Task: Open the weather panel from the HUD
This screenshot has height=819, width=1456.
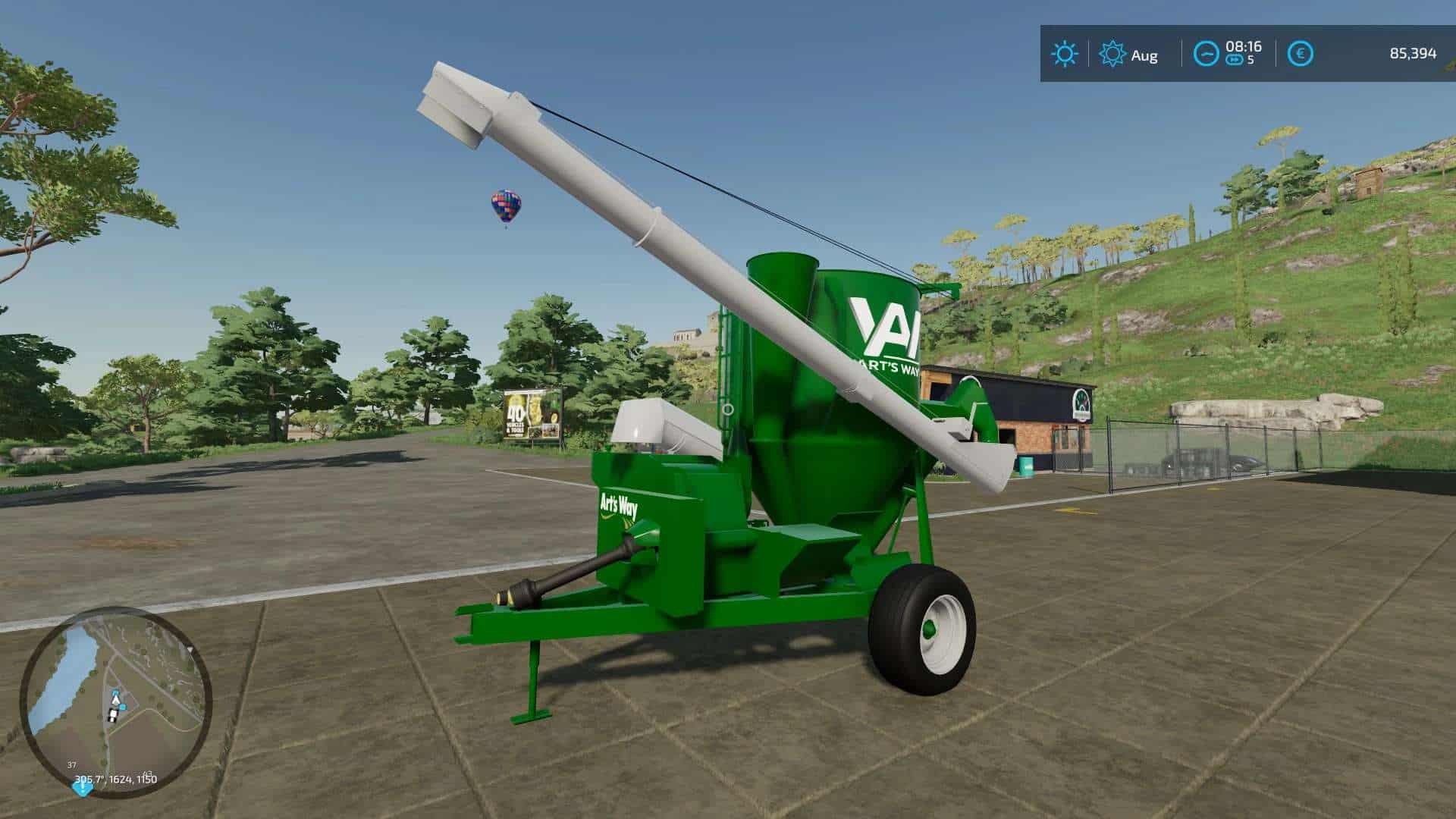Action: click(1066, 52)
